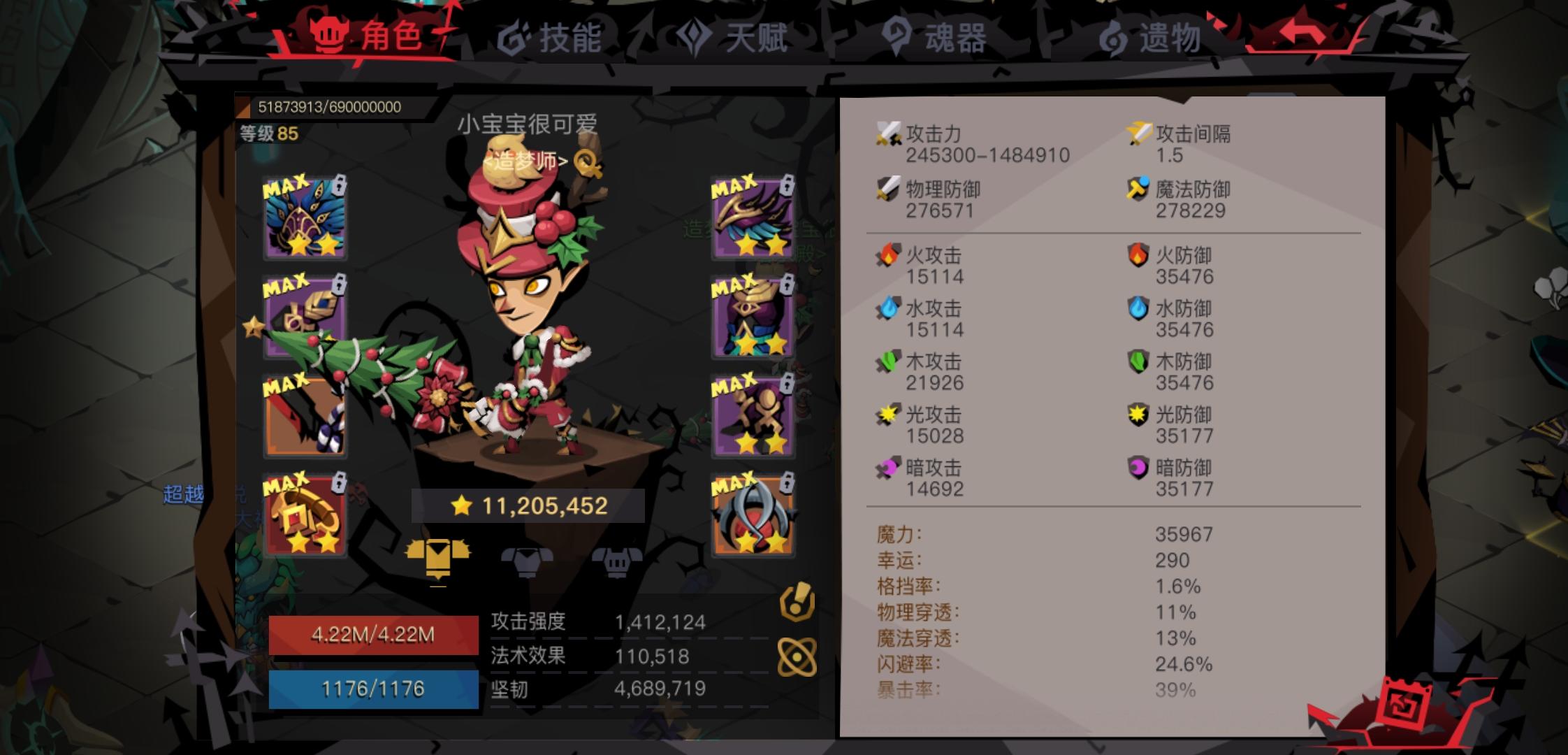This screenshot has height=755, width=1568.
Task: Open the golden ring equipment slot
Action: [x=305, y=515]
